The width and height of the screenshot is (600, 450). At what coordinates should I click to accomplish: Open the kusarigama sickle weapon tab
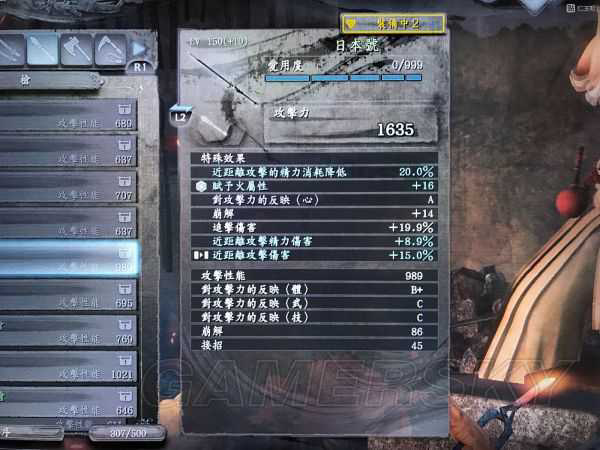pyautogui.click(x=110, y=48)
